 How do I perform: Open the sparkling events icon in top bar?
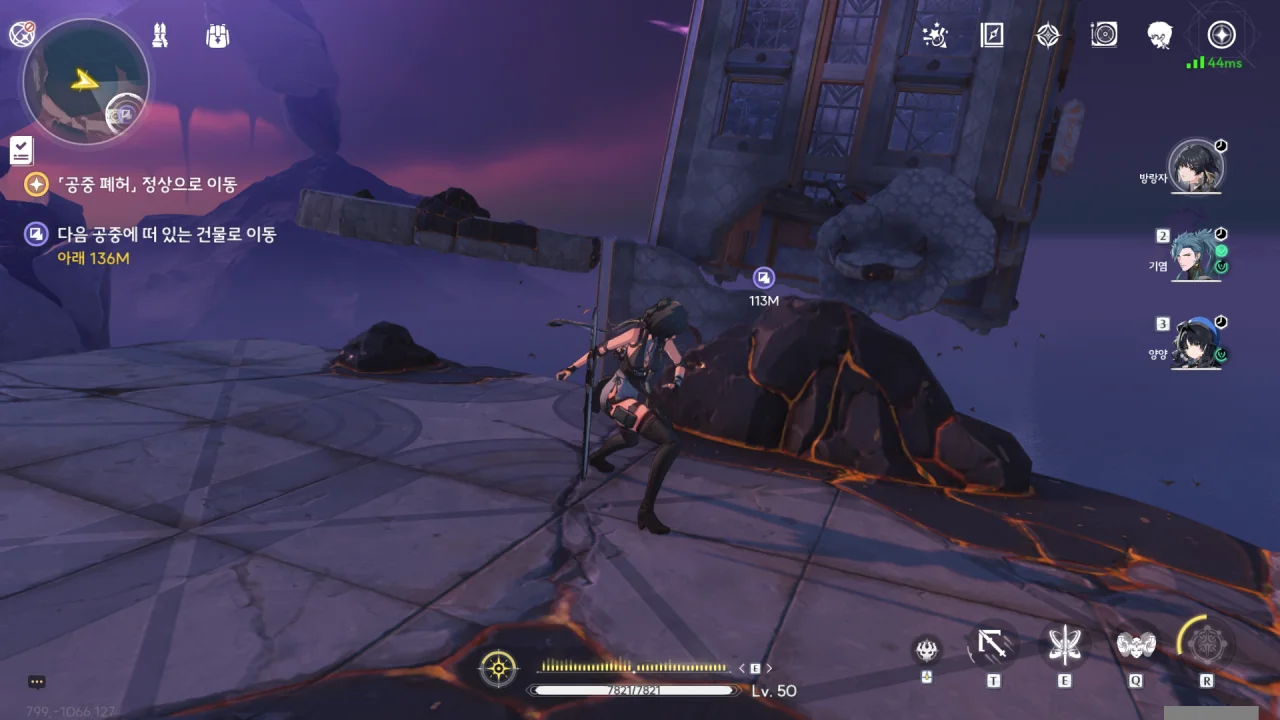tap(935, 36)
